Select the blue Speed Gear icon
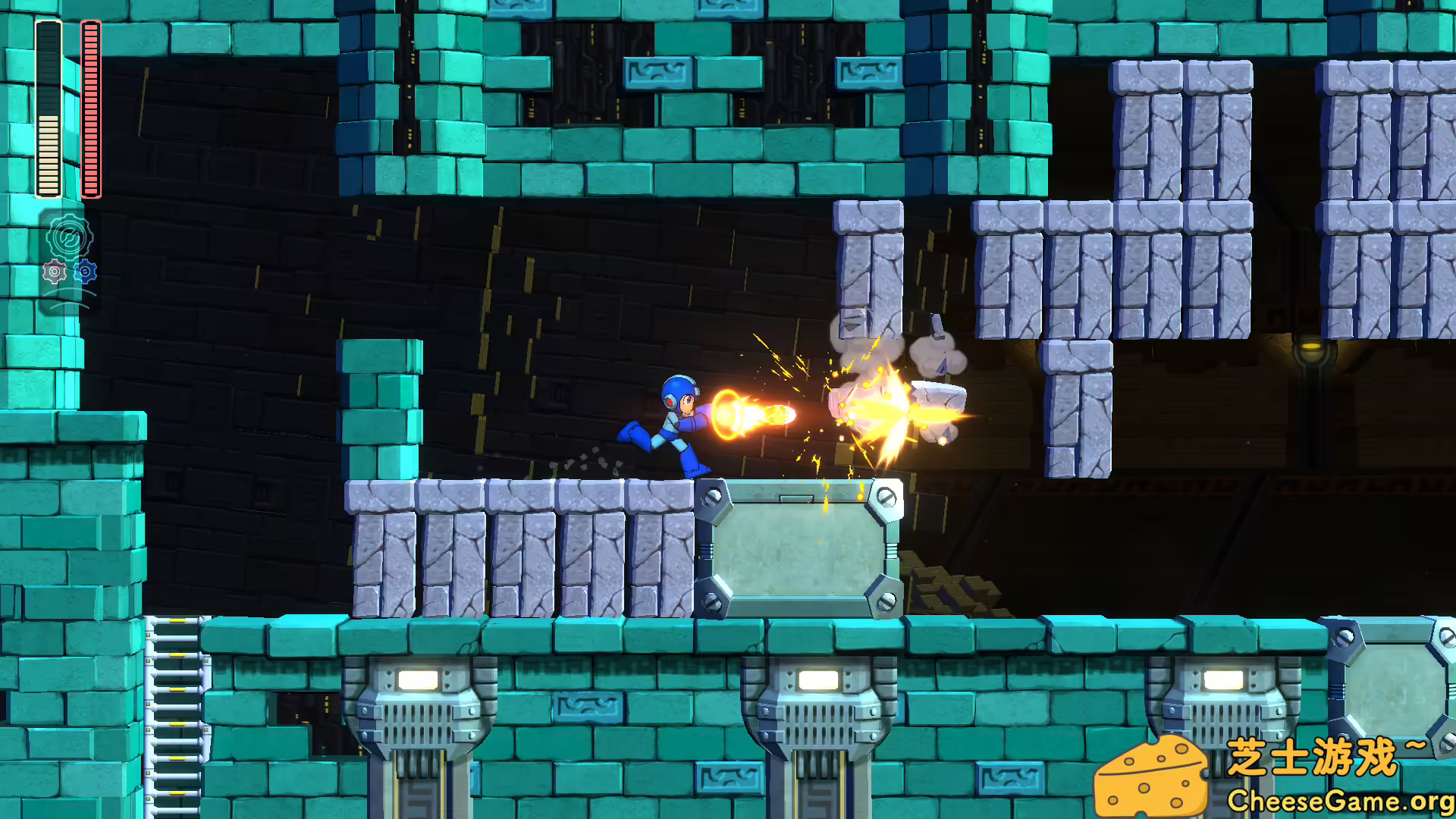 point(85,271)
